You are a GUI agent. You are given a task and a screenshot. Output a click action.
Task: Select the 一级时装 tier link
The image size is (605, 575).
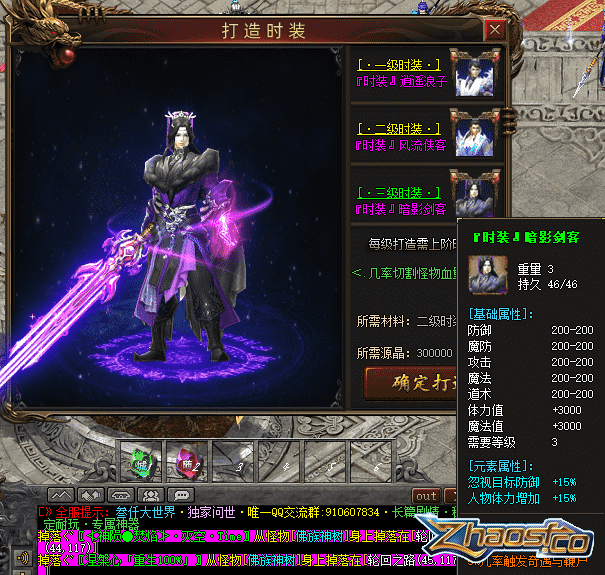tap(398, 64)
